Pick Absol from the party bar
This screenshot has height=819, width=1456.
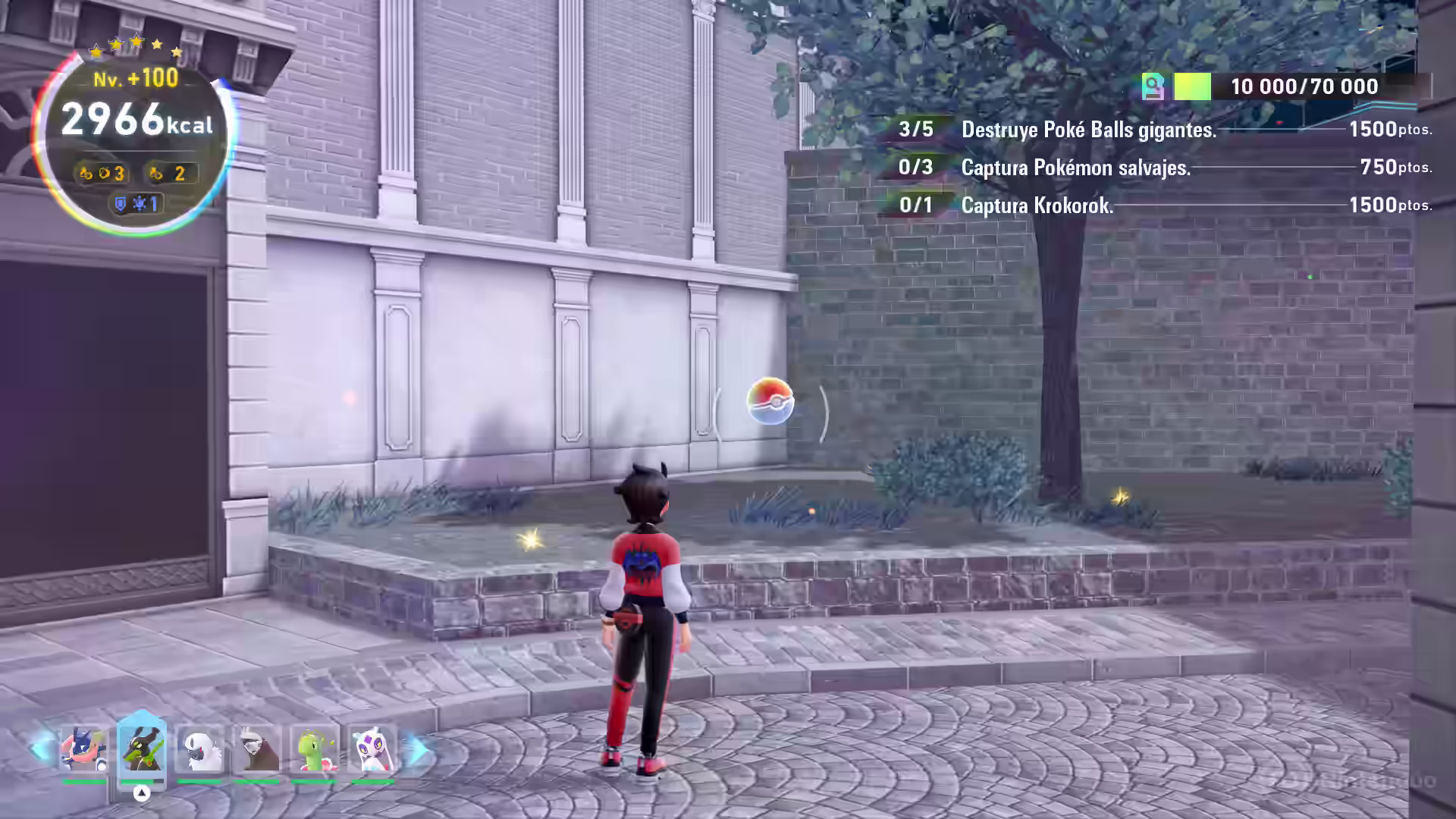point(199,749)
